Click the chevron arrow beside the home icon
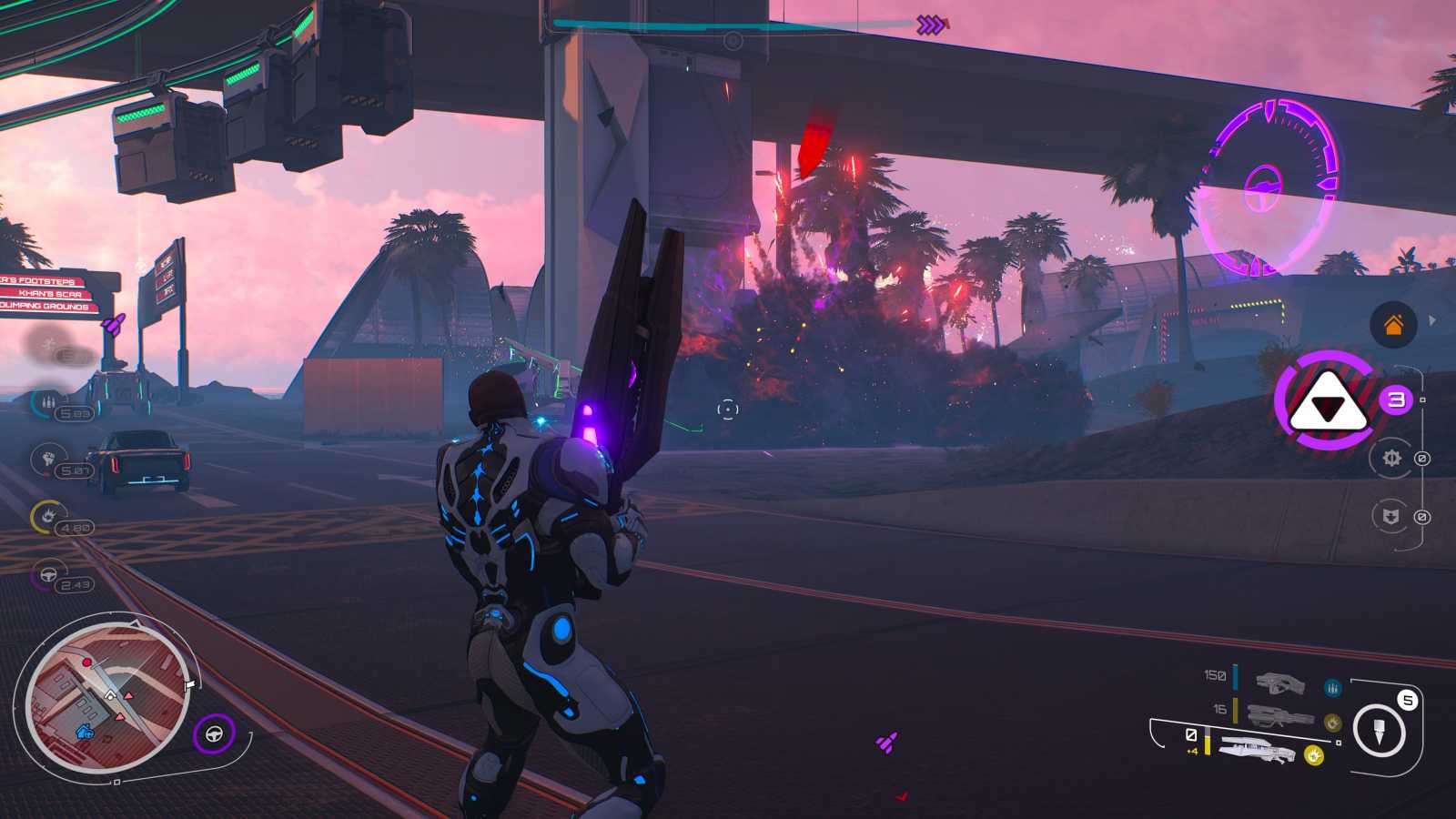Screen dimensions: 1456x819 tap(1431, 321)
